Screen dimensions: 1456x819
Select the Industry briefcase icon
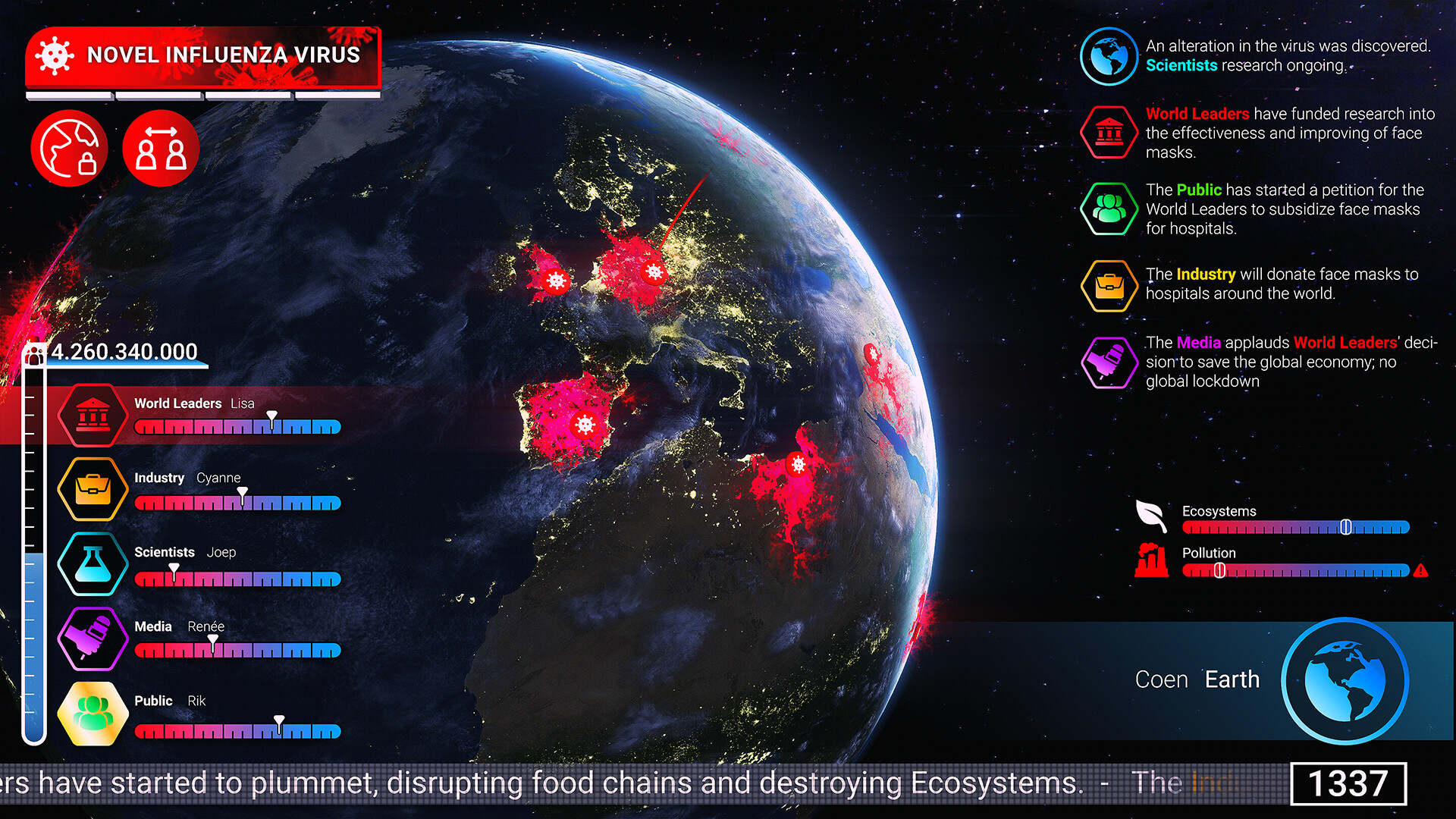click(x=92, y=488)
